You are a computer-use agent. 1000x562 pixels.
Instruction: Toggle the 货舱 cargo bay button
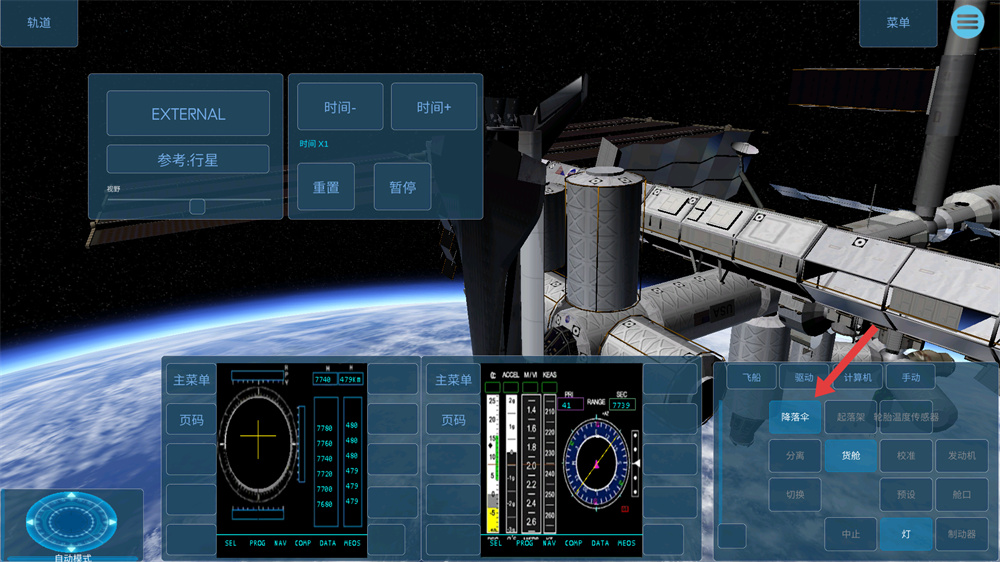(850, 455)
